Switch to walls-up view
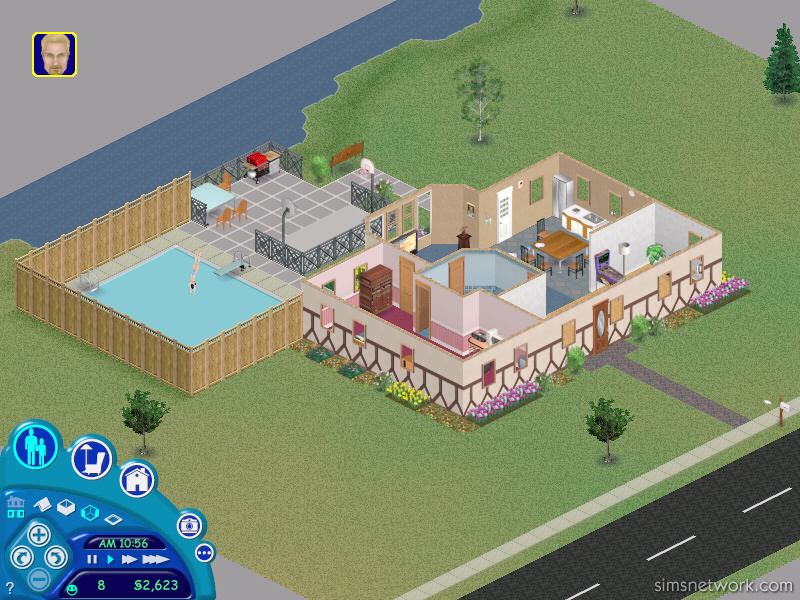 pyautogui.click(x=66, y=507)
